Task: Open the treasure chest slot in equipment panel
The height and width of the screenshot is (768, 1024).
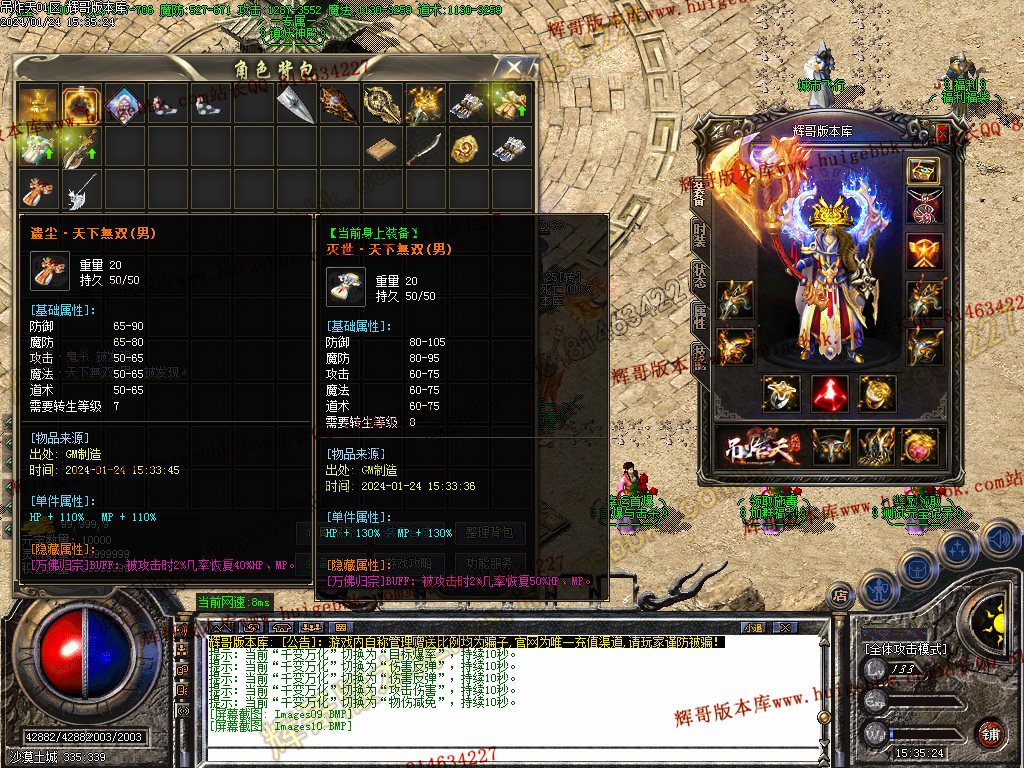Action: [x=924, y=170]
